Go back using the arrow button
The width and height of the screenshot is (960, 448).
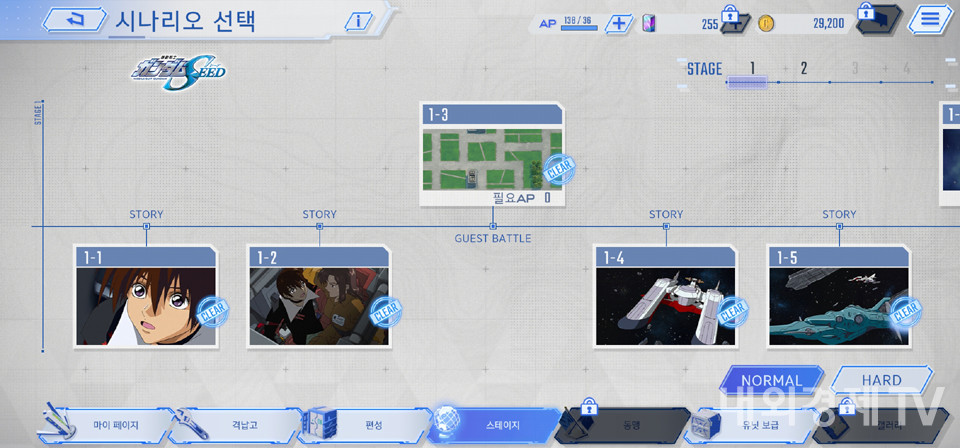click(x=72, y=20)
